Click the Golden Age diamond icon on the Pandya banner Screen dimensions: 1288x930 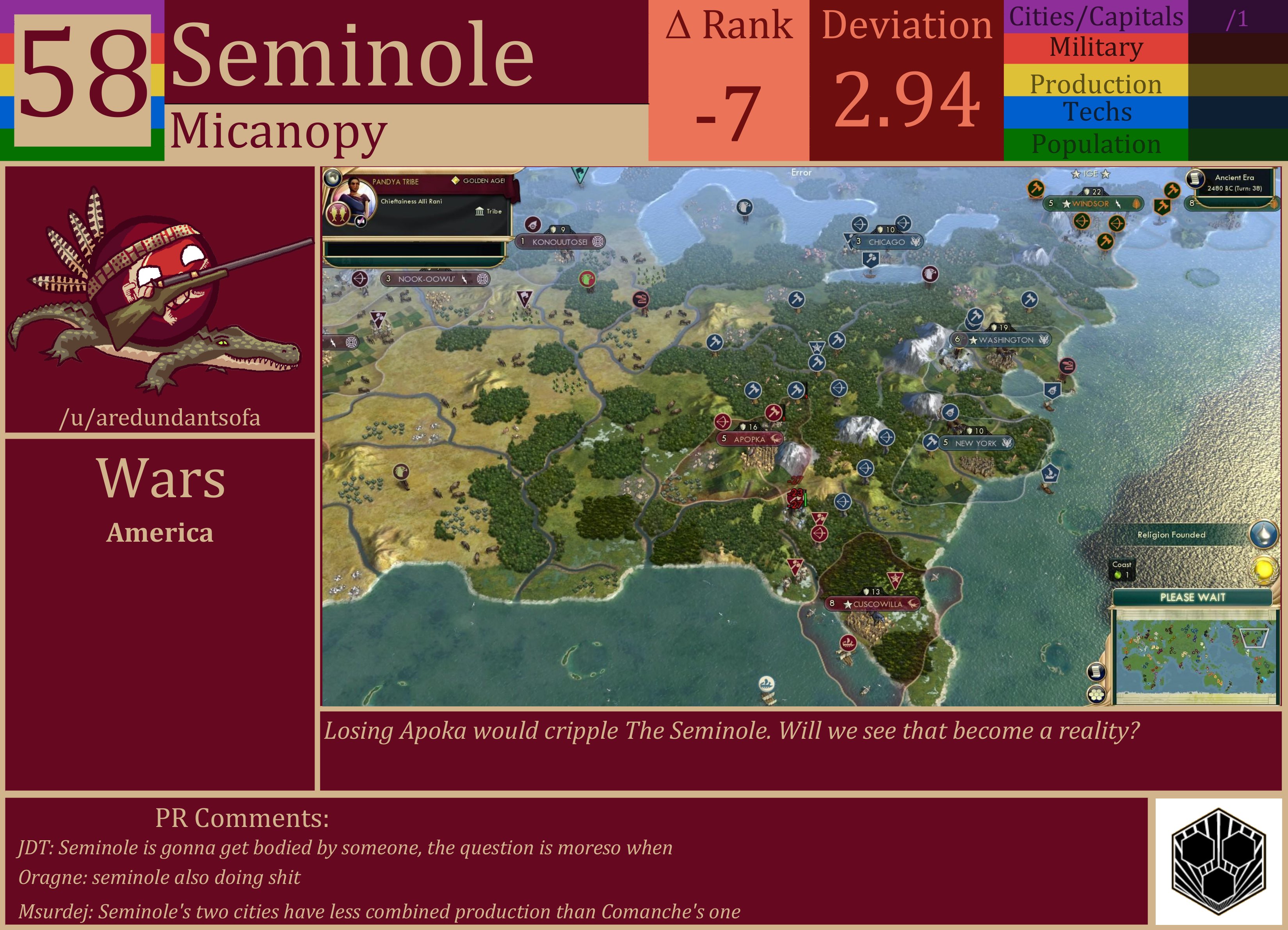coord(456,181)
